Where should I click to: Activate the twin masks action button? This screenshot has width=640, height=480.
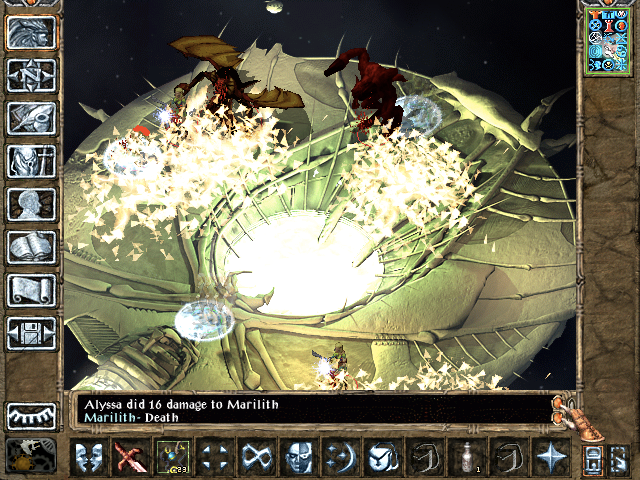pyautogui.click(x=88, y=457)
